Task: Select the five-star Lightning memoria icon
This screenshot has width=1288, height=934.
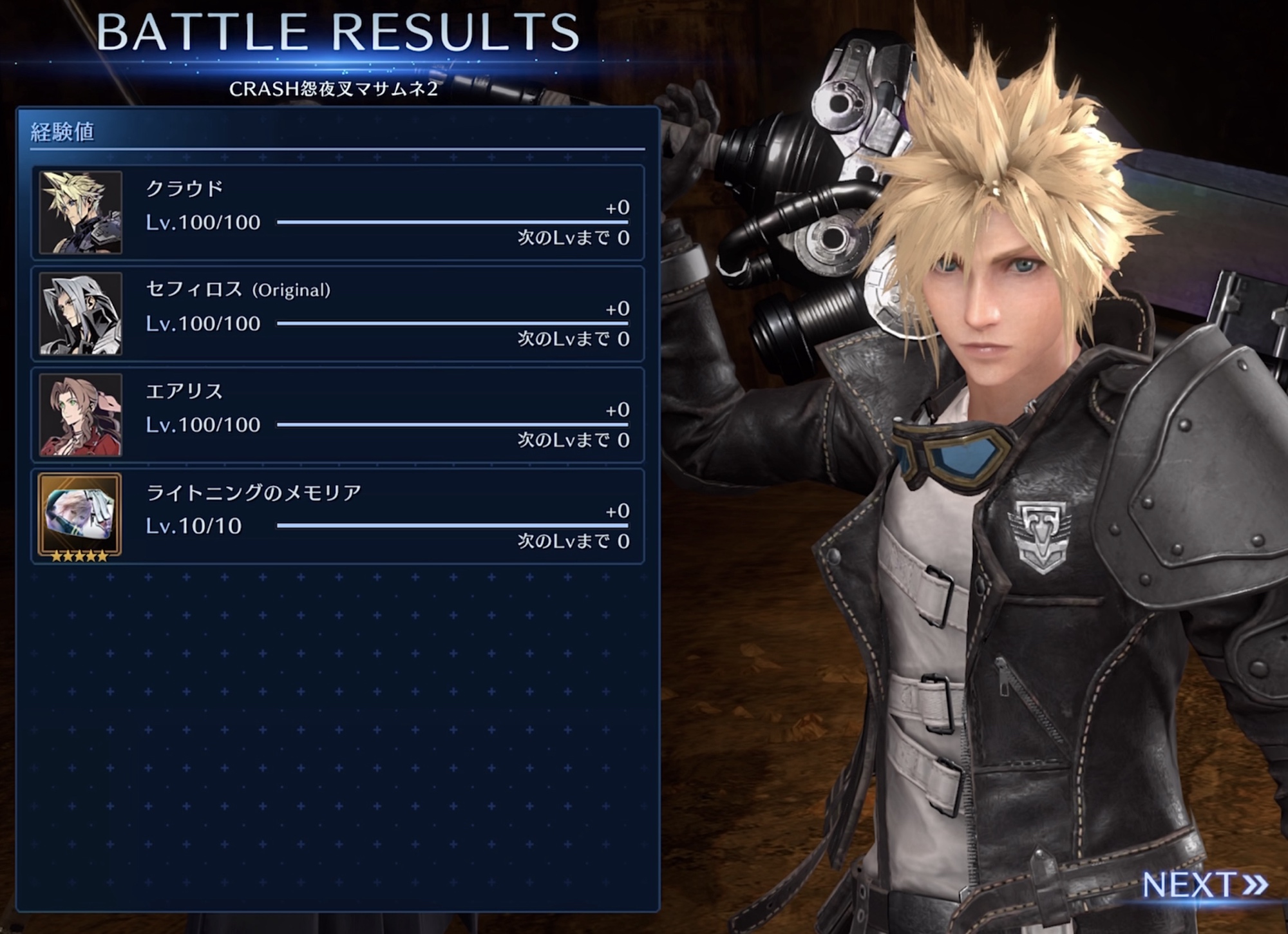Action: (x=80, y=516)
